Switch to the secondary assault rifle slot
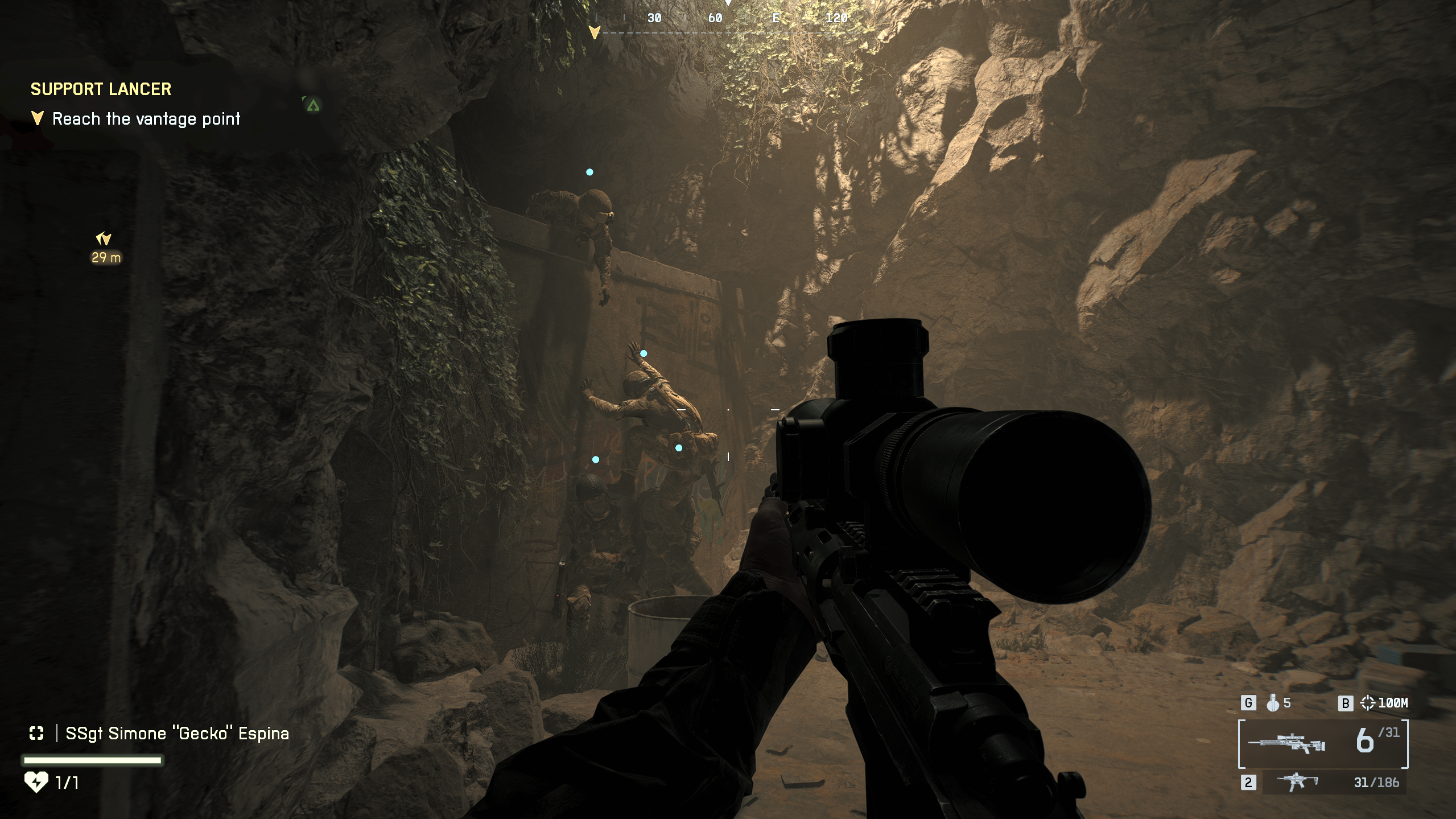 point(1297,781)
